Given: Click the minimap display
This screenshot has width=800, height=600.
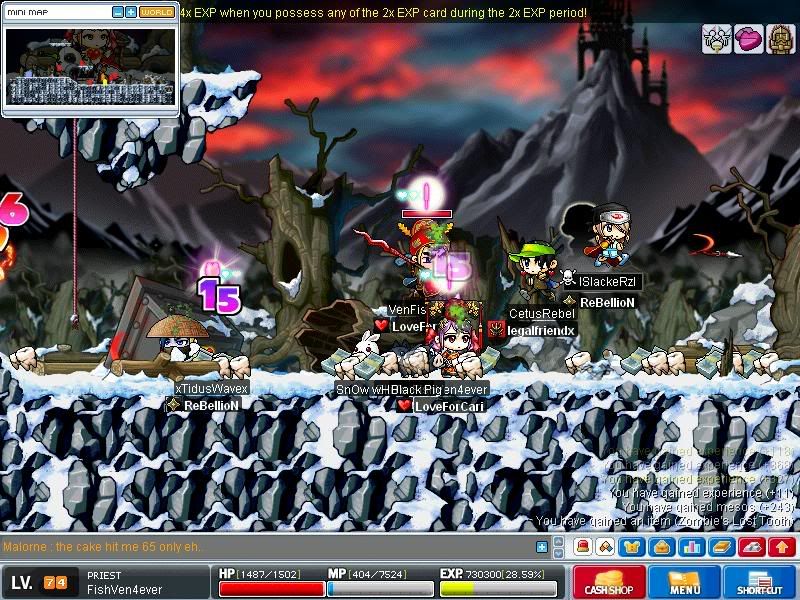Looking at the screenshot, I should click(90, 68).
